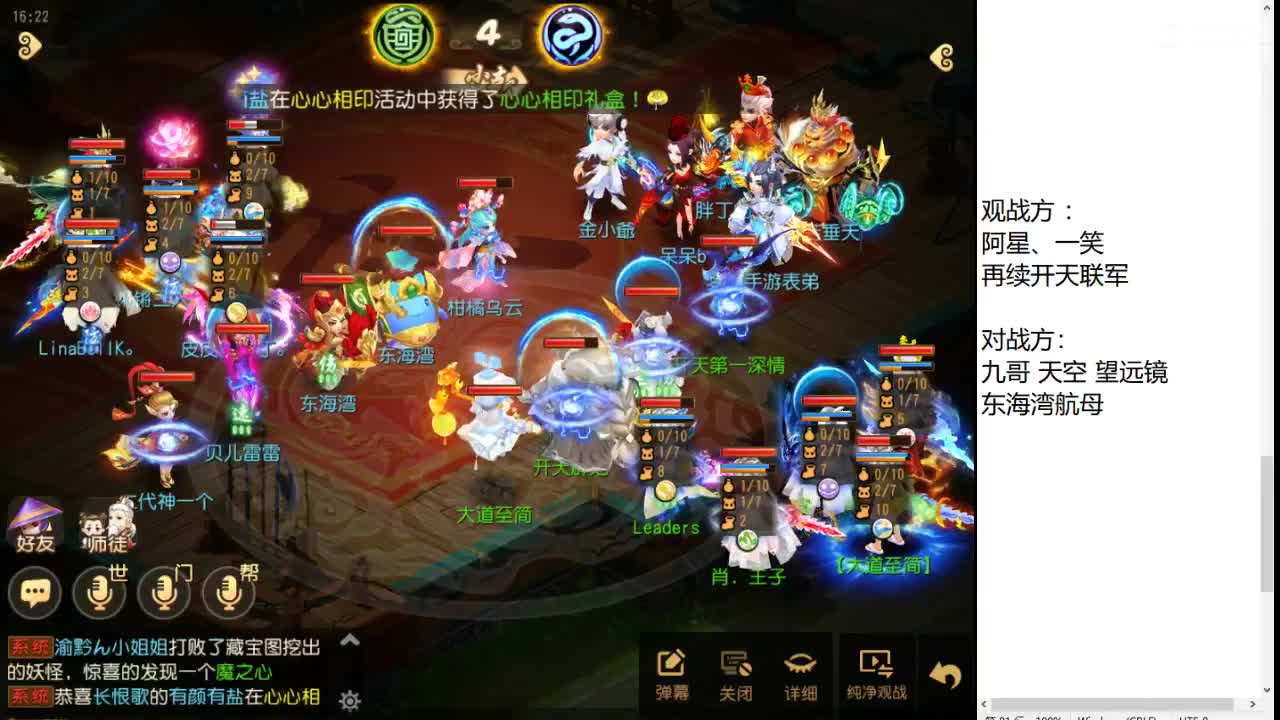1280x720 pixels.
Task: Open the chat bubble icon bottom left
Action: [x=35, y=593]
